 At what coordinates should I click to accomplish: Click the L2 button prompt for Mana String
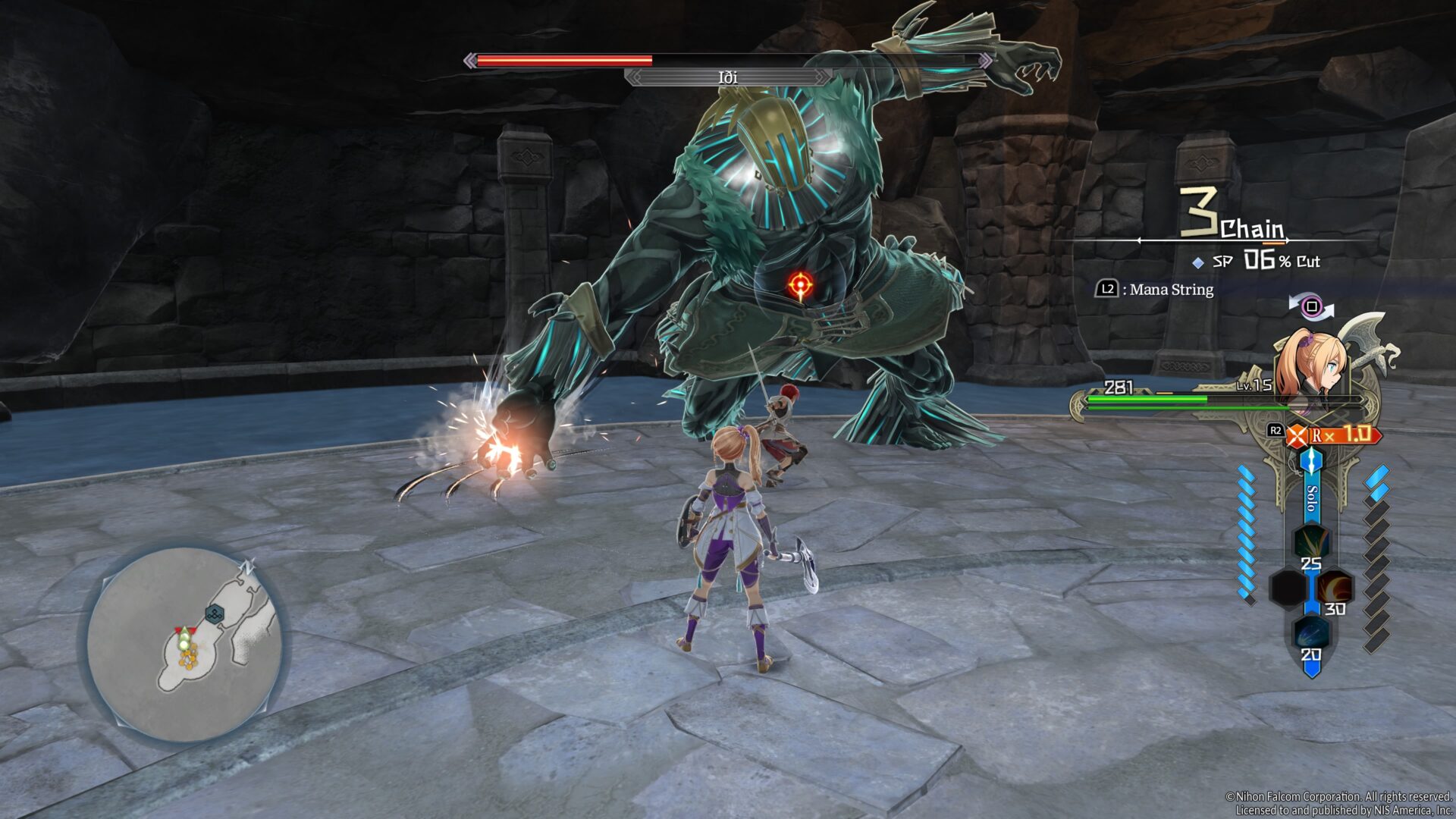(x=1108, y=290)
